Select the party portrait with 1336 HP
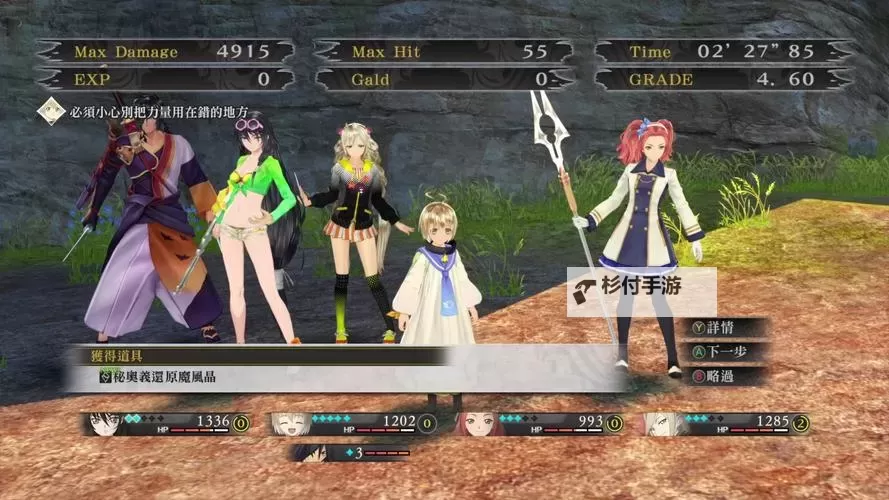The width and height of the screenshot is (889, 500). coord(104,424)
